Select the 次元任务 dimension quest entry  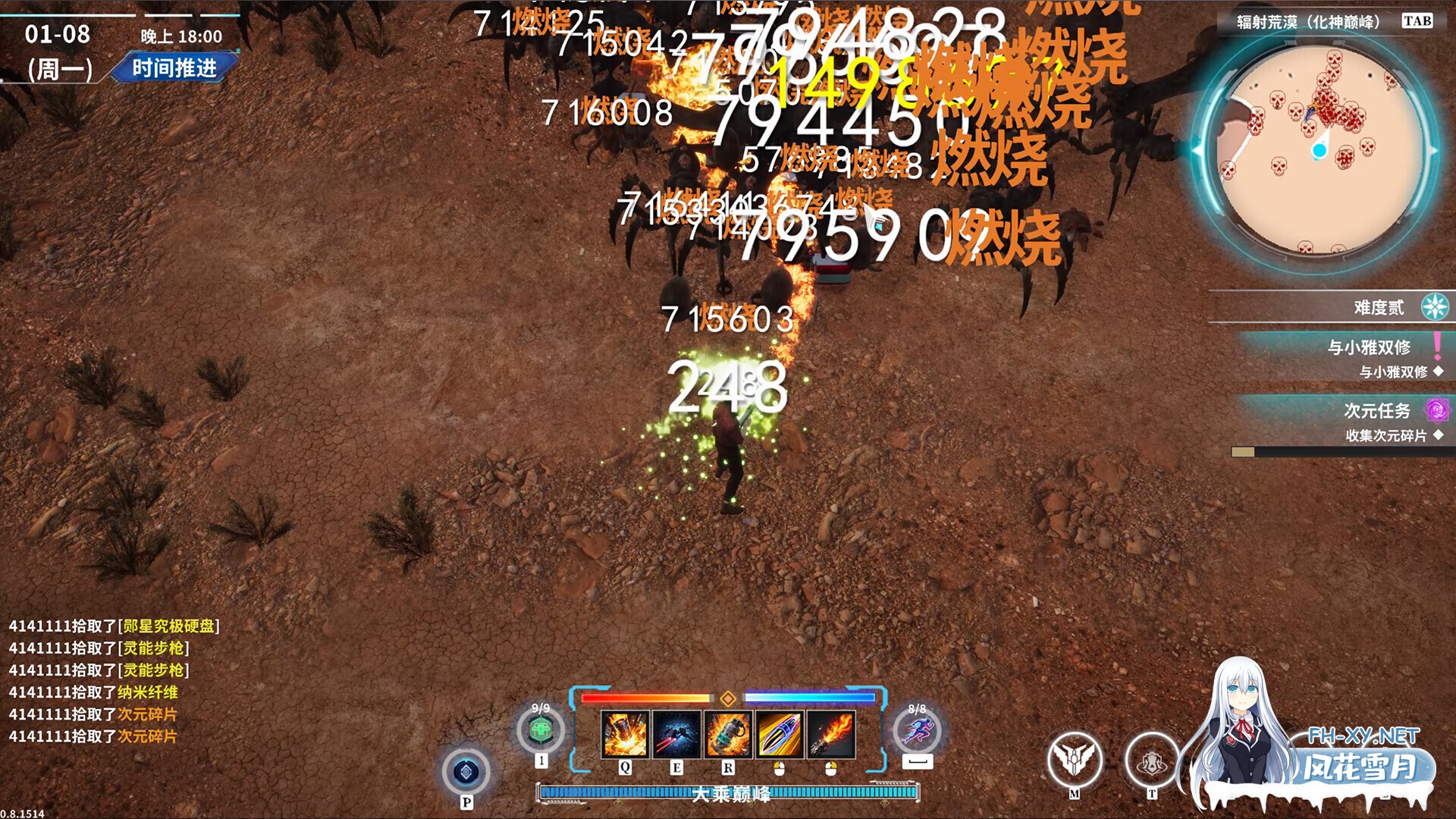(x=1376, y=410)
